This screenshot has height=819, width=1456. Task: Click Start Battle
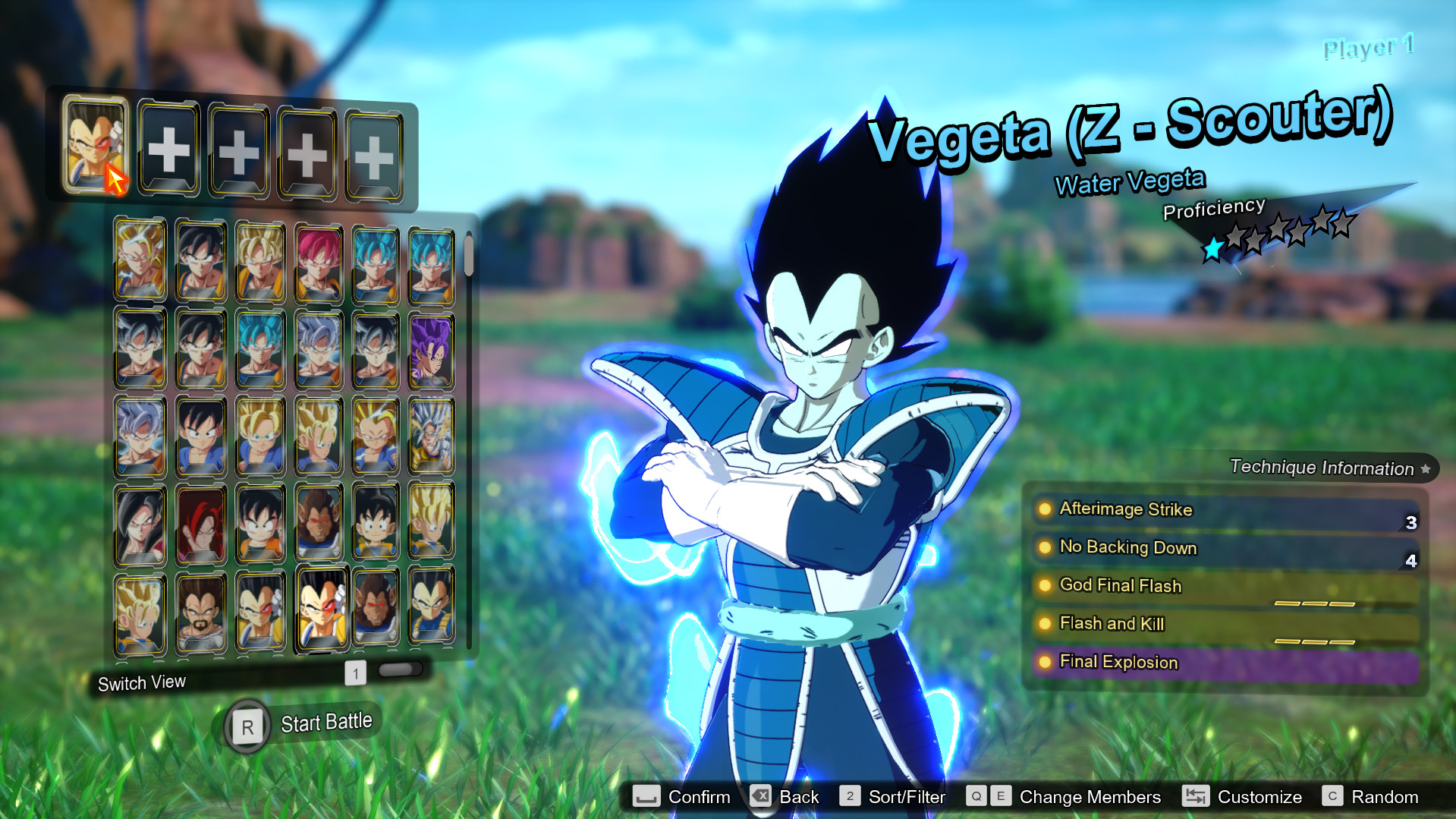coord(326,721)
